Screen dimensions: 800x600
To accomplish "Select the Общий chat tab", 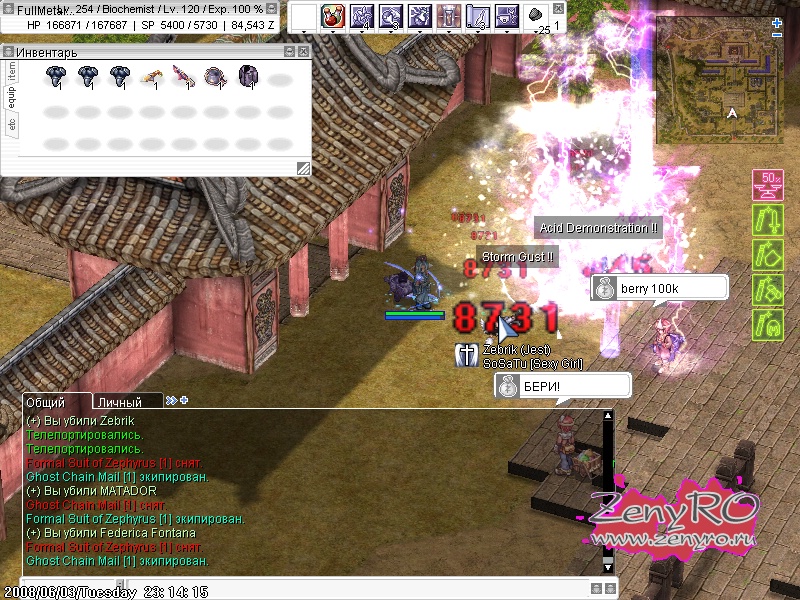I will 46,401.
